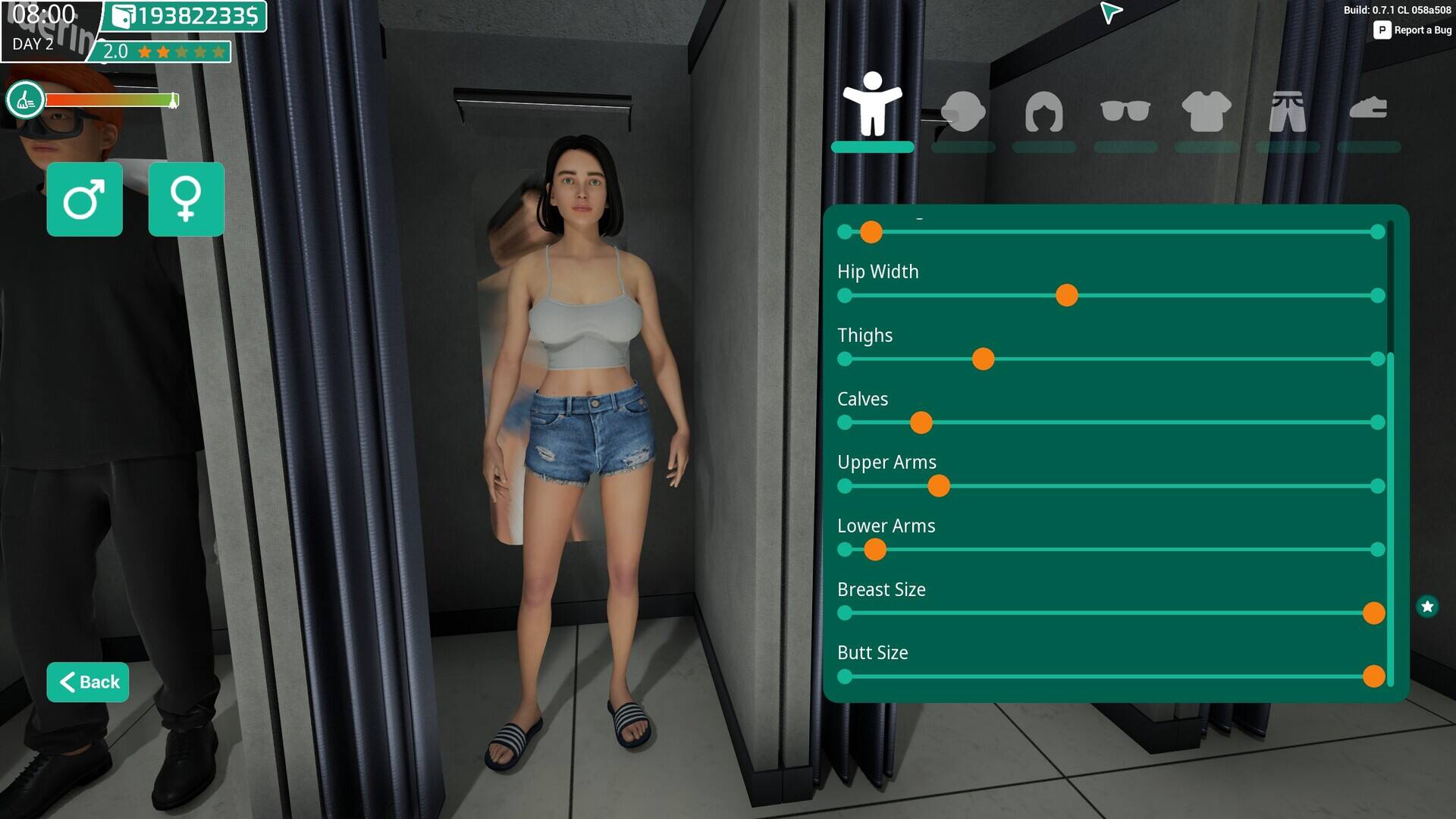
Task: Click the Lower Arms slider handle
Action: (x=874, y=550)
